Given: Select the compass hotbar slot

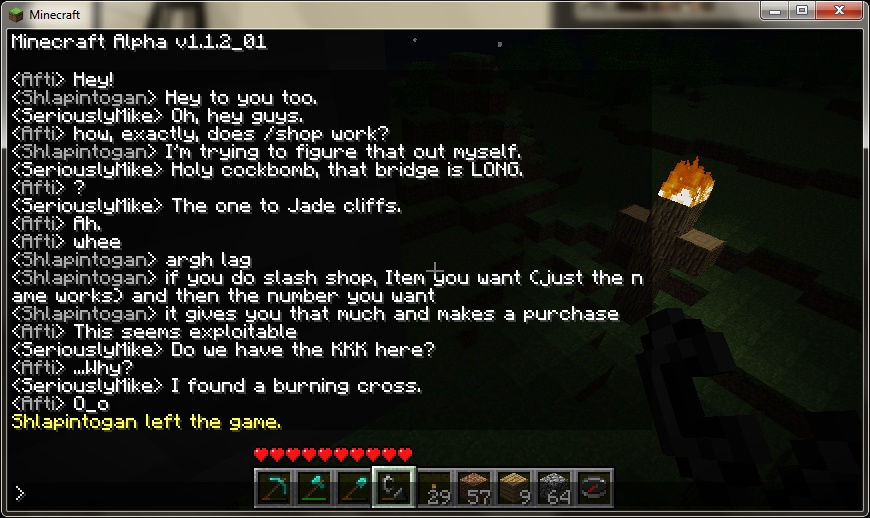Looking at the screenshot, I should [593, 488].
